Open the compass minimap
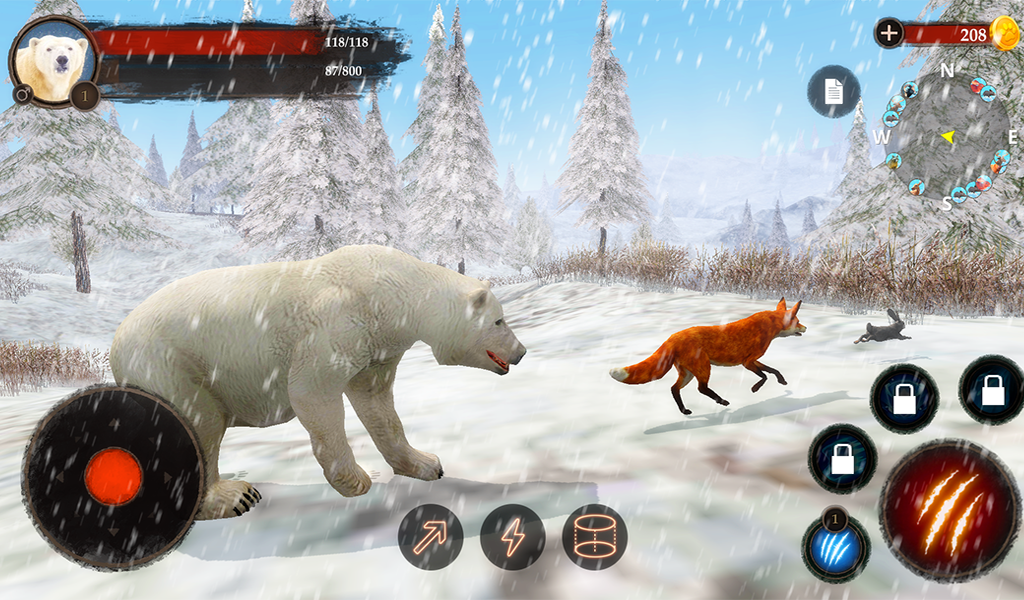 point(945,136)
